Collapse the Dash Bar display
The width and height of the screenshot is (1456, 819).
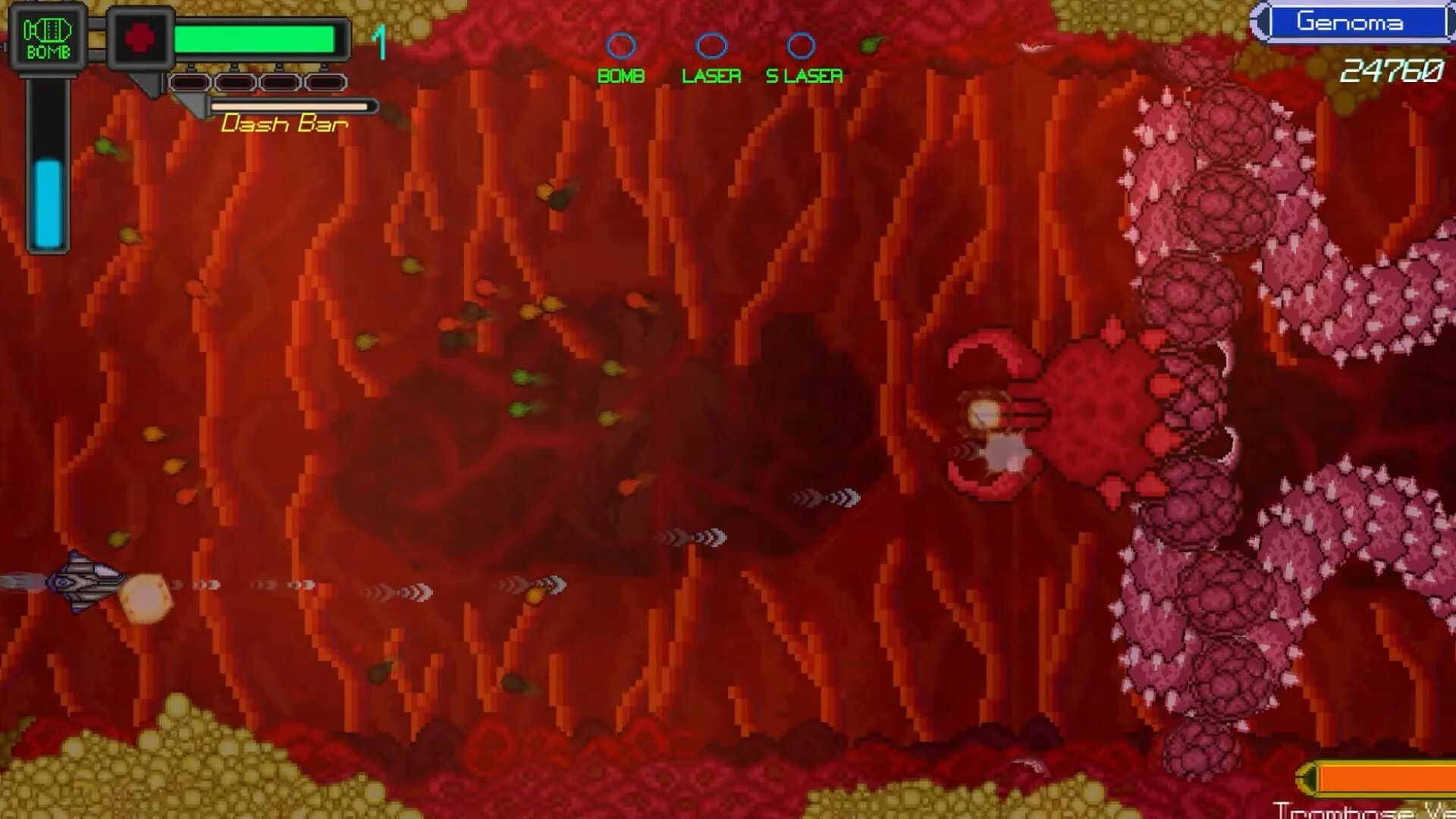pyautogui.click(x=284, y=123)
